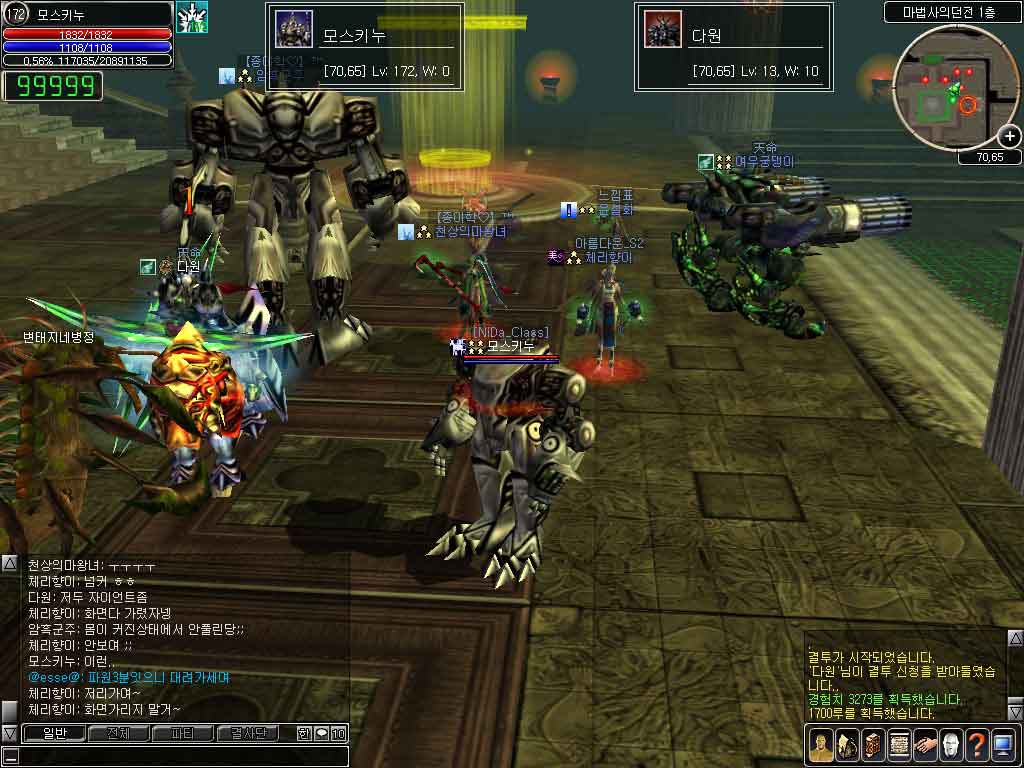Open the white mask face icon
The height and width of the screenshot is (768, 1024).
950,745
